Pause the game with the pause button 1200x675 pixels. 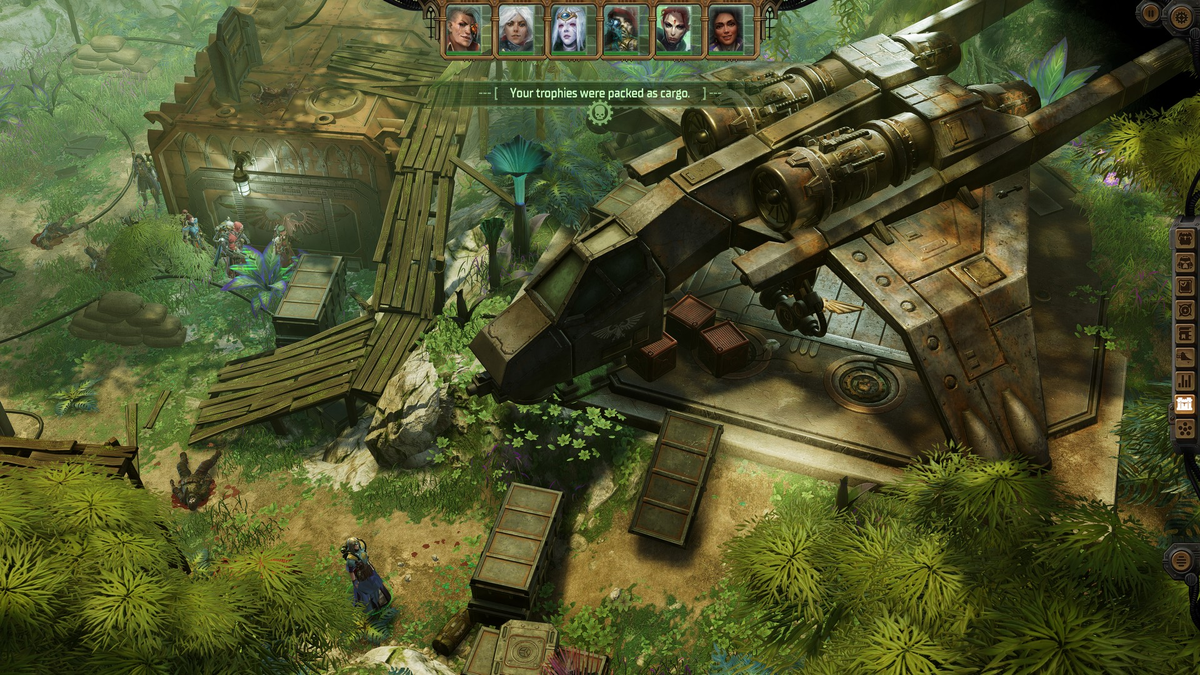click(x=1151, y=13)
